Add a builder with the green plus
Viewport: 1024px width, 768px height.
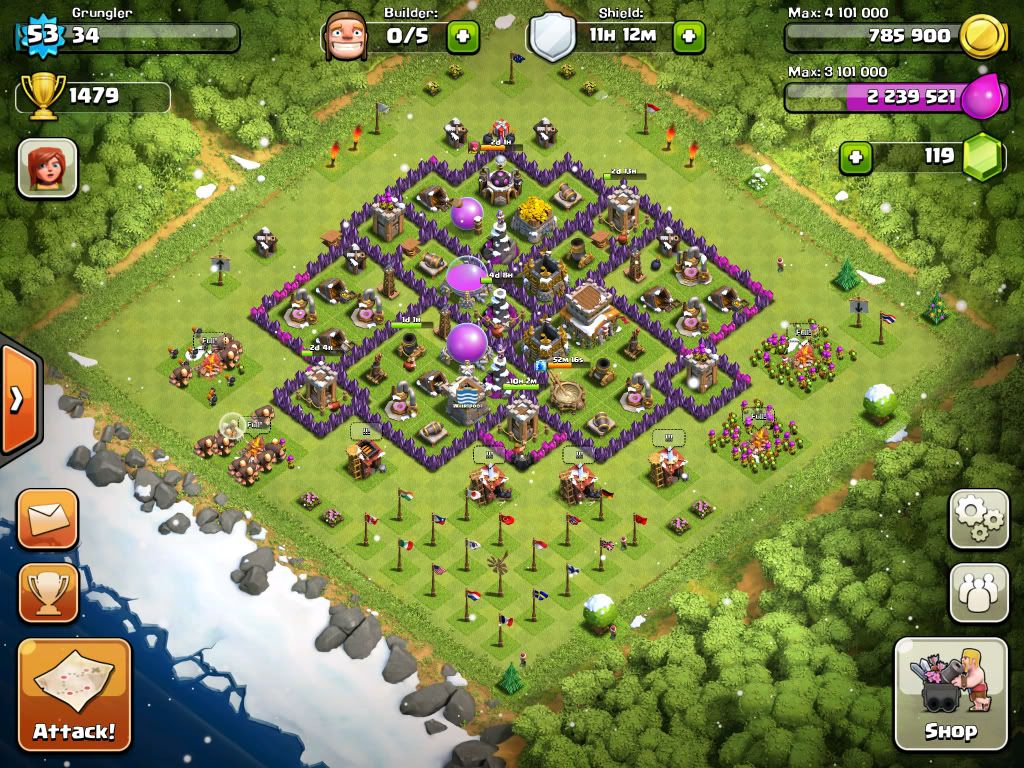point(462,37)
